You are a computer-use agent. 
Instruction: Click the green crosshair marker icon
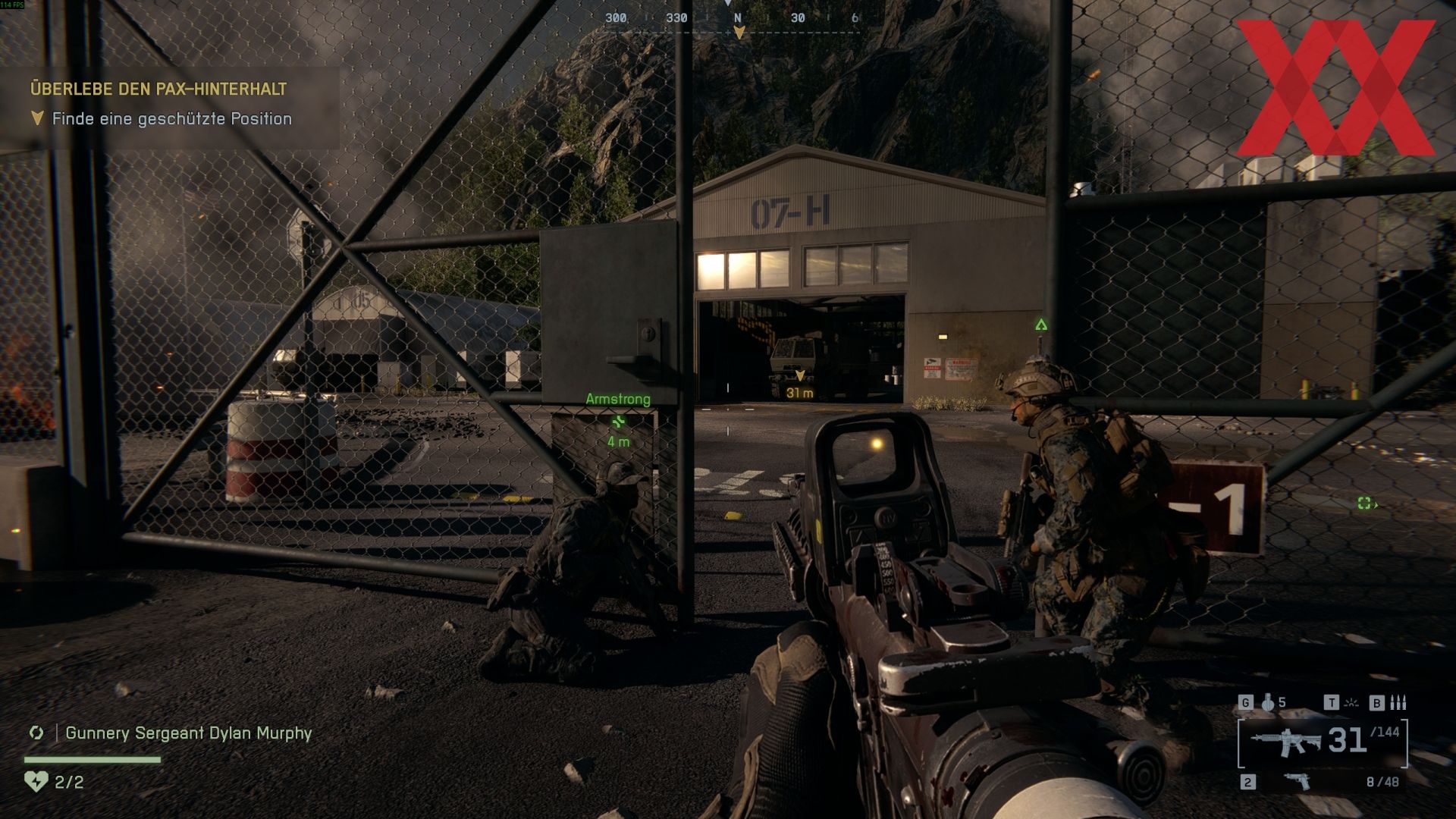1365,503
